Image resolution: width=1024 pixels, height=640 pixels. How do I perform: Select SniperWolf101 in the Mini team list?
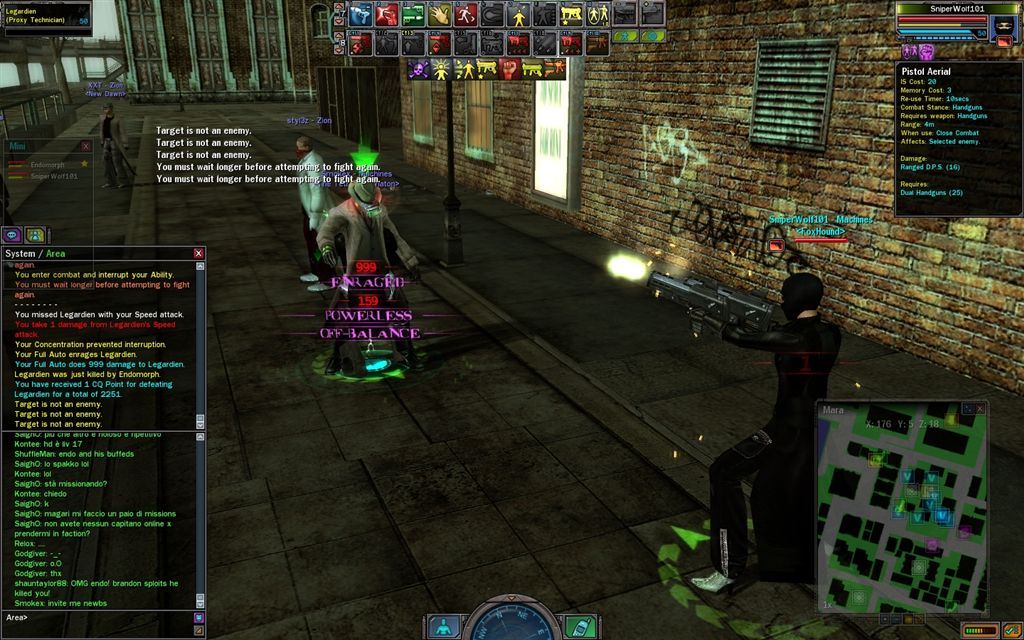click(x=53, y=176)
